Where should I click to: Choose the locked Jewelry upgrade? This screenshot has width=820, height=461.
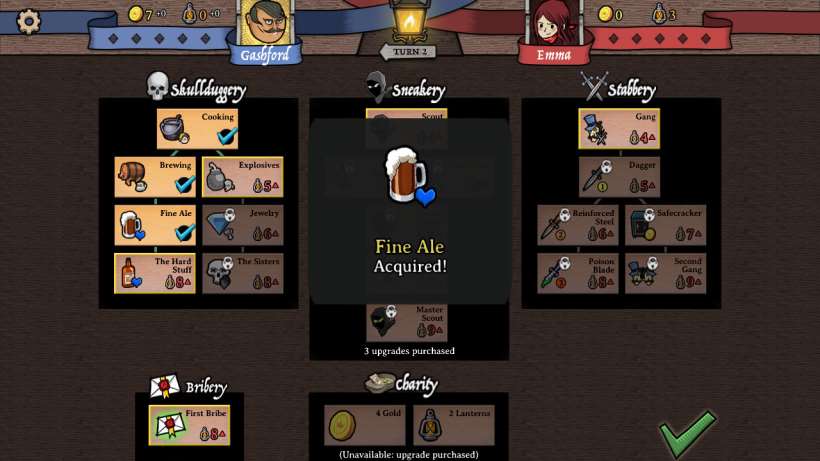pyautogui.click(x=243, y=225)
